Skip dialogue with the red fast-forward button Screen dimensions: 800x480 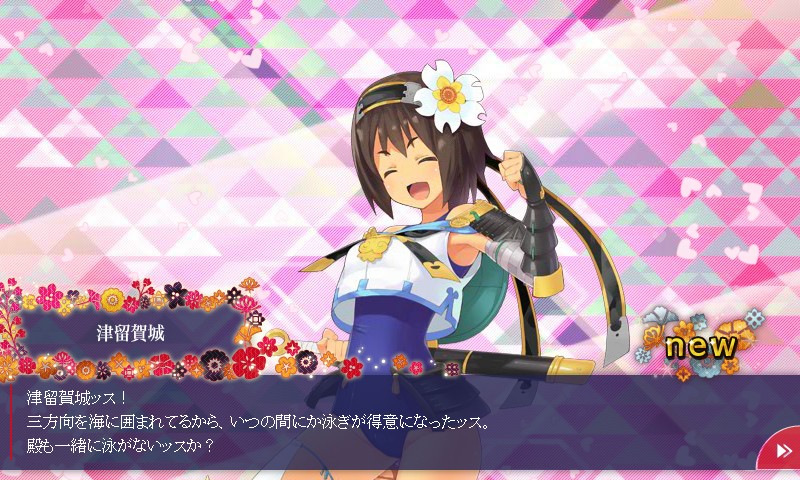click(x=781, y=451)
